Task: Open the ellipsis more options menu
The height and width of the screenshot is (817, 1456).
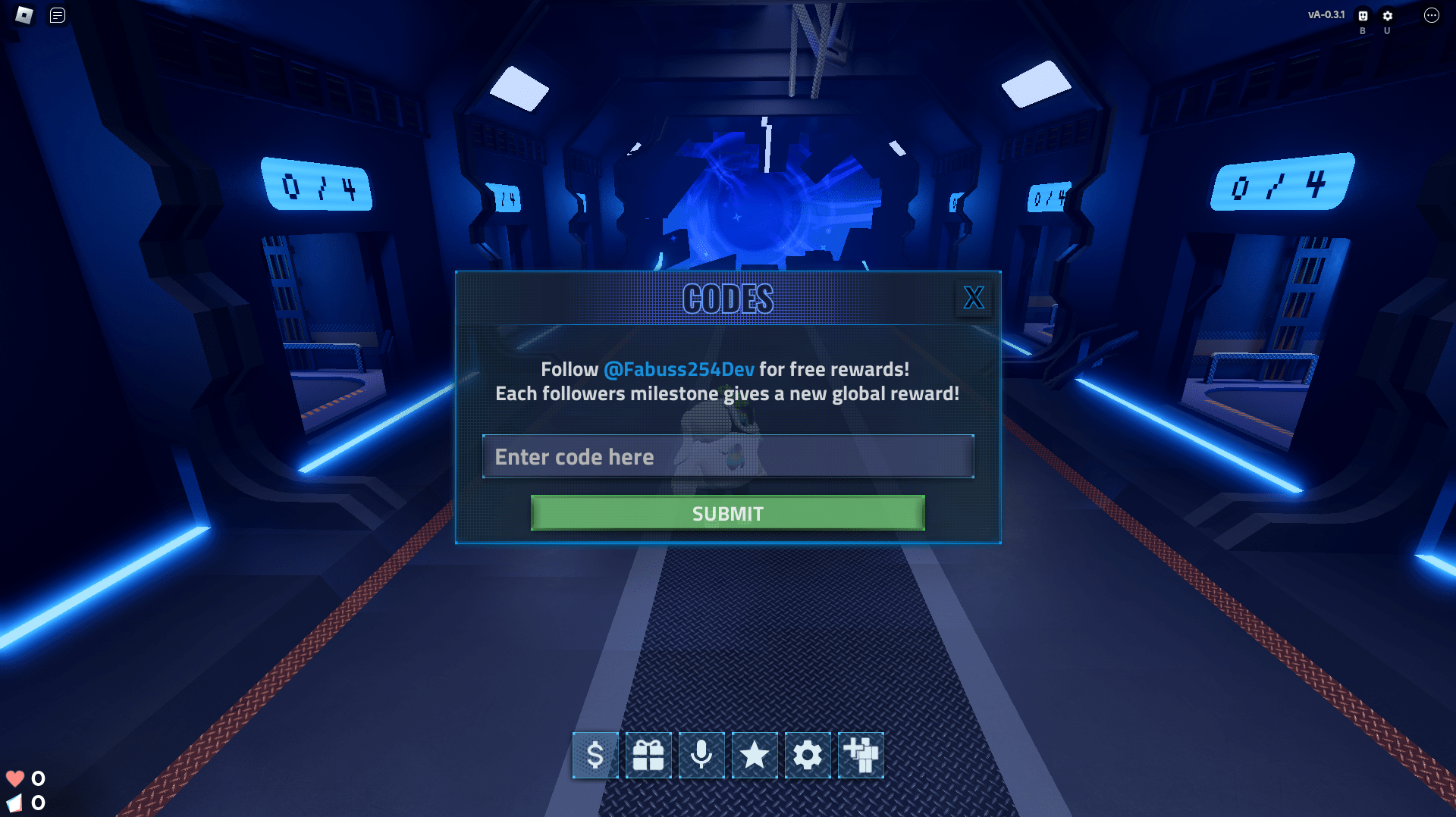Action: [x=1432, y=14]
